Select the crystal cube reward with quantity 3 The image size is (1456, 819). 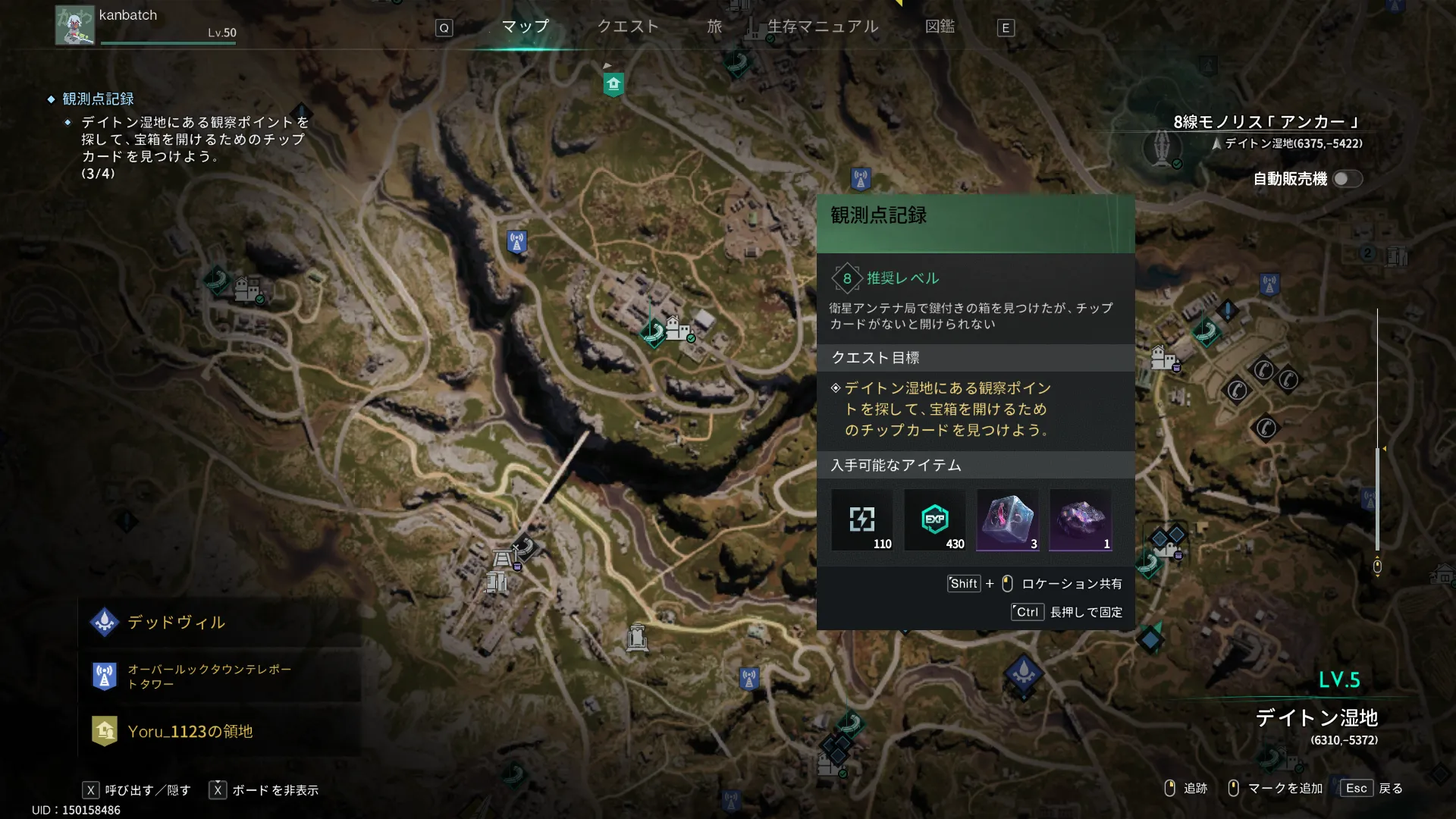pos(1008,520)
